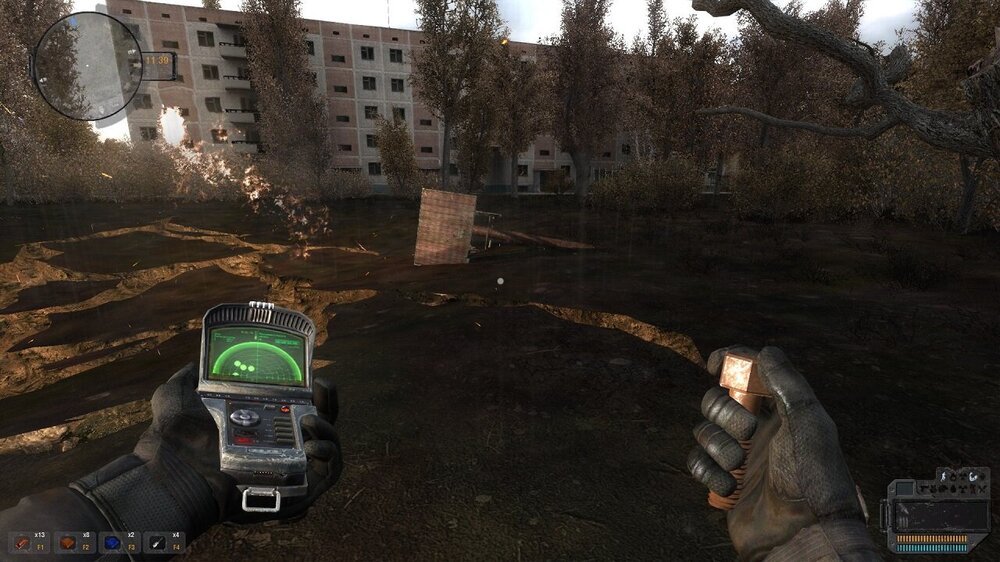Open the circular minimap
Image resolution: width=1000 pixels, height=562 pixels.
(x=88, y=65)
